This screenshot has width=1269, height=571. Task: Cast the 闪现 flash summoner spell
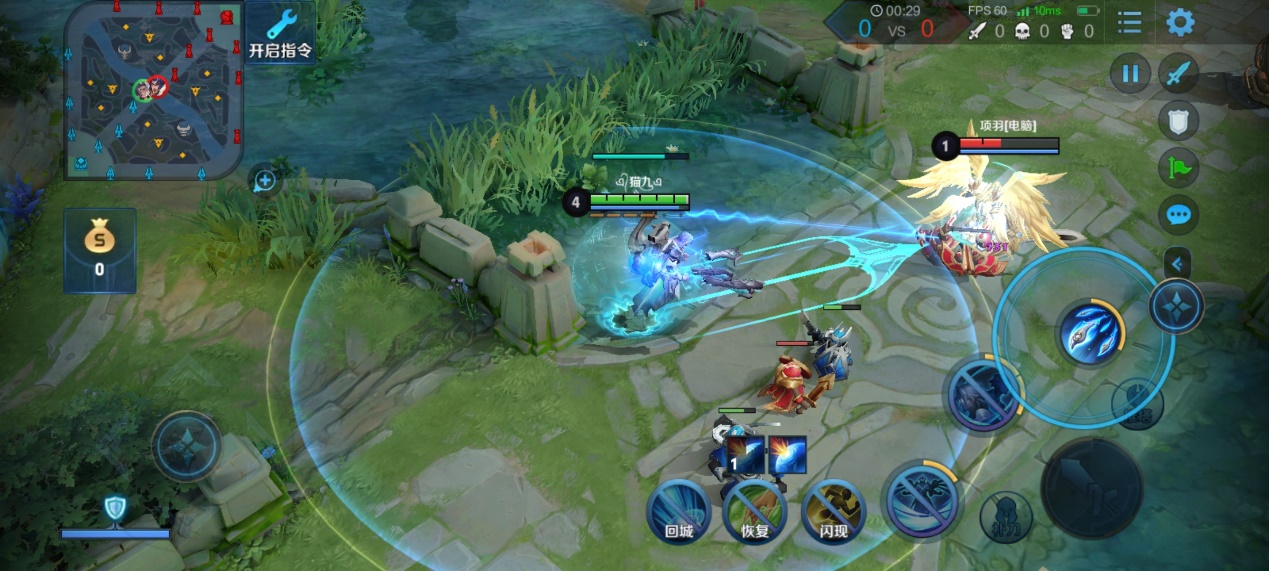tap(832, 511)
